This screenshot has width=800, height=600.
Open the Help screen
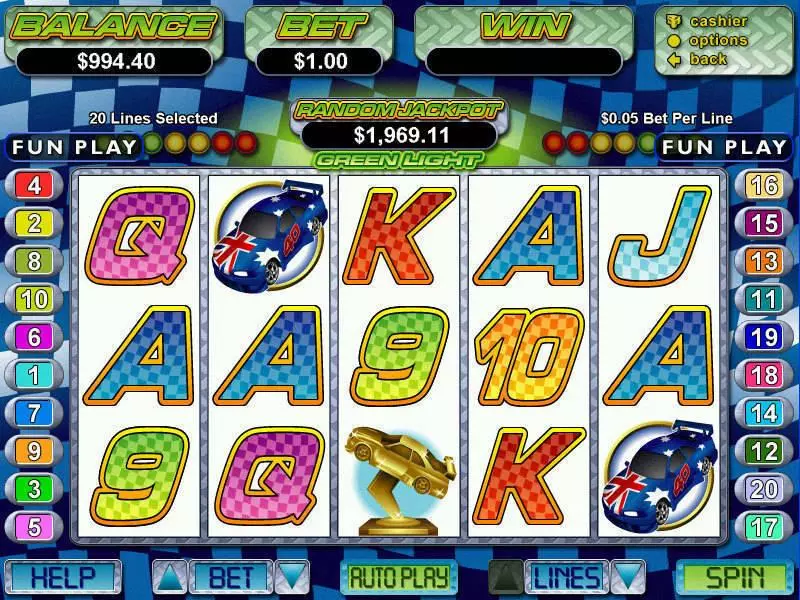62,577
